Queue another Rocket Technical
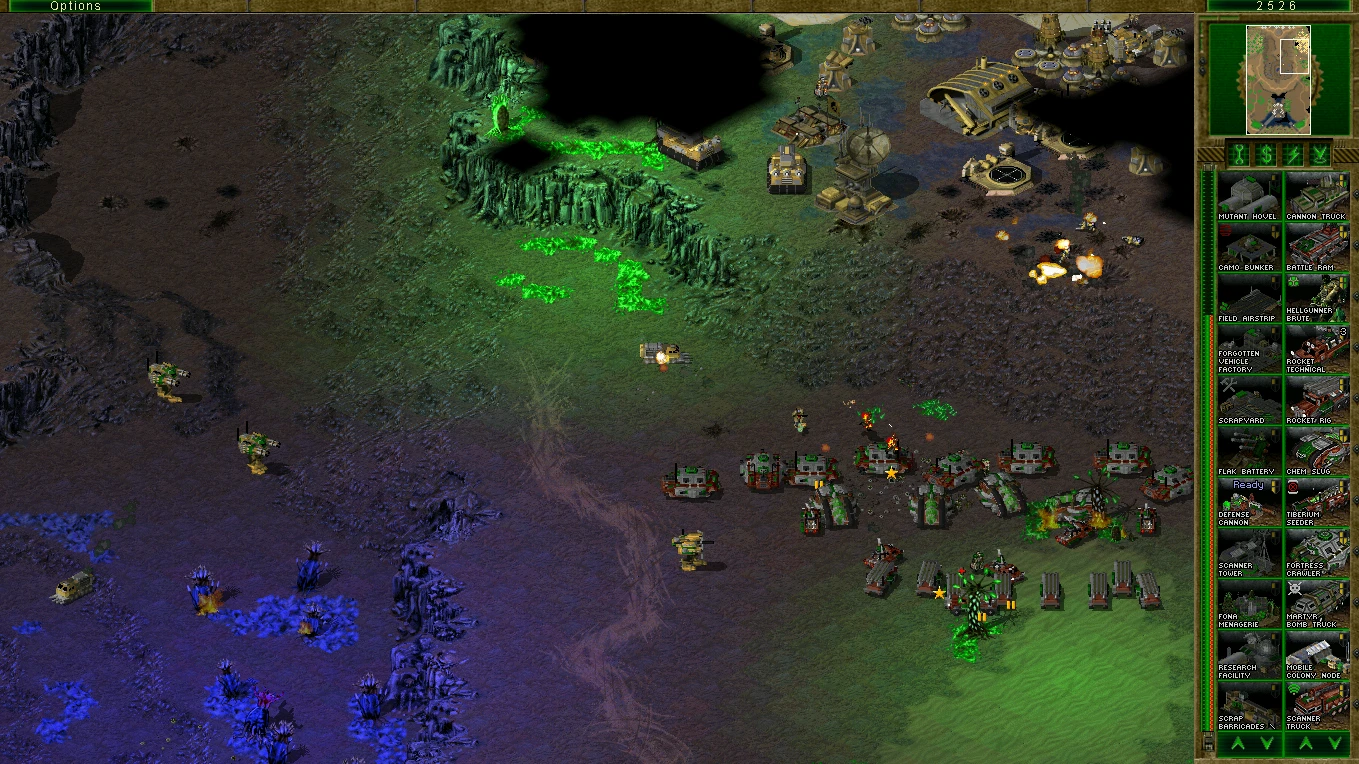The height and width of the screenshot is (764, 1359). point(1316,349)
